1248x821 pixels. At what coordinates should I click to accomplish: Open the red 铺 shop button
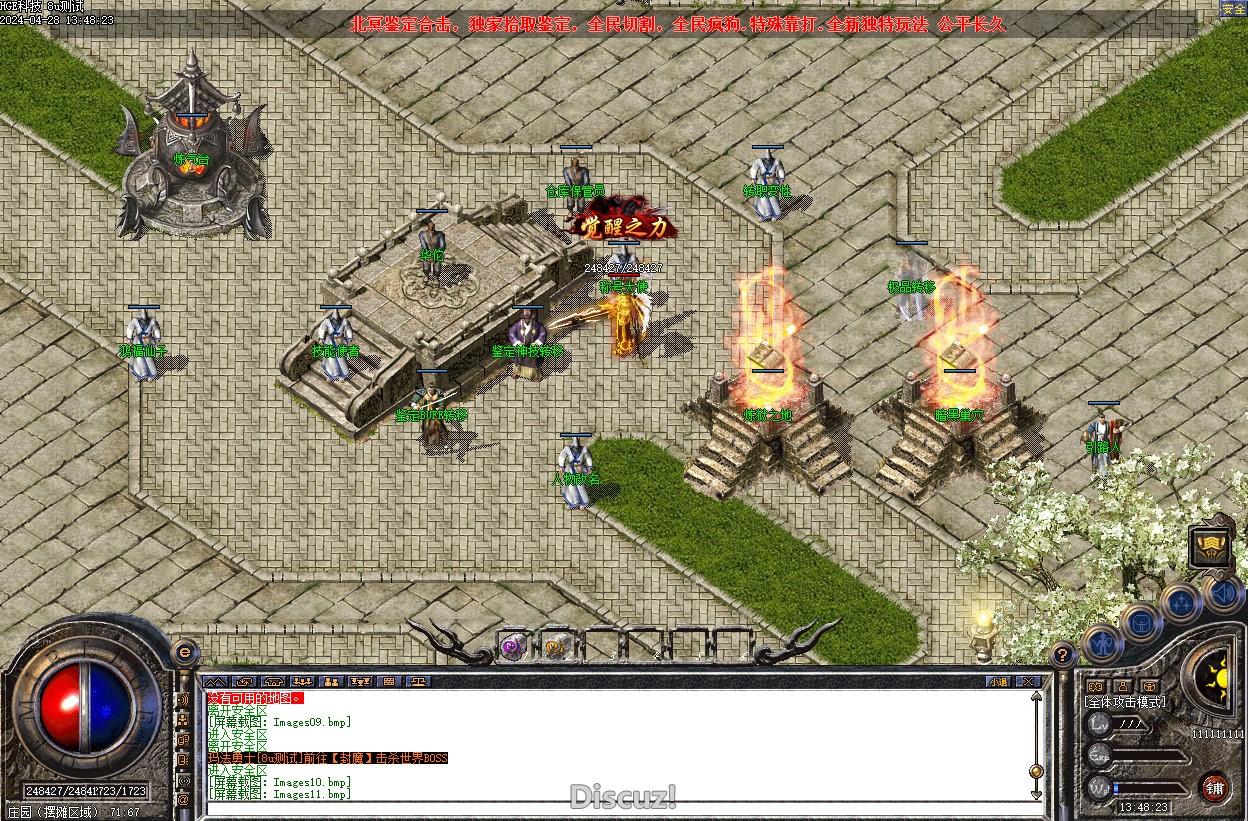(1214, 787)
